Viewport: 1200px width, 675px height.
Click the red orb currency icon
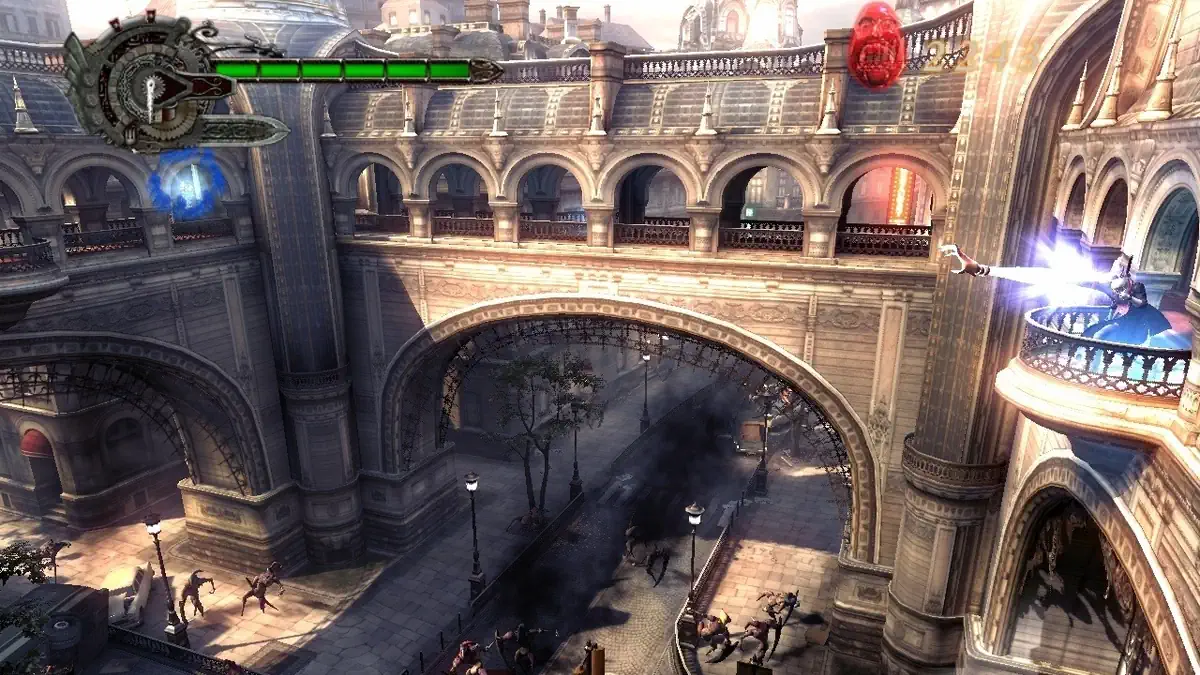[876, 46]
